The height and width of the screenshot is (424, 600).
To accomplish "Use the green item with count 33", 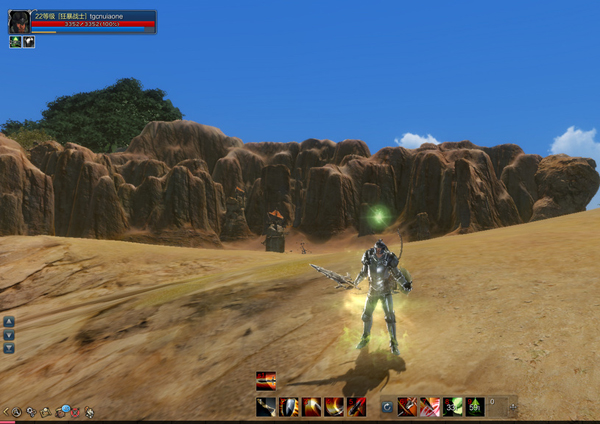I will click(x=453, y=406).
